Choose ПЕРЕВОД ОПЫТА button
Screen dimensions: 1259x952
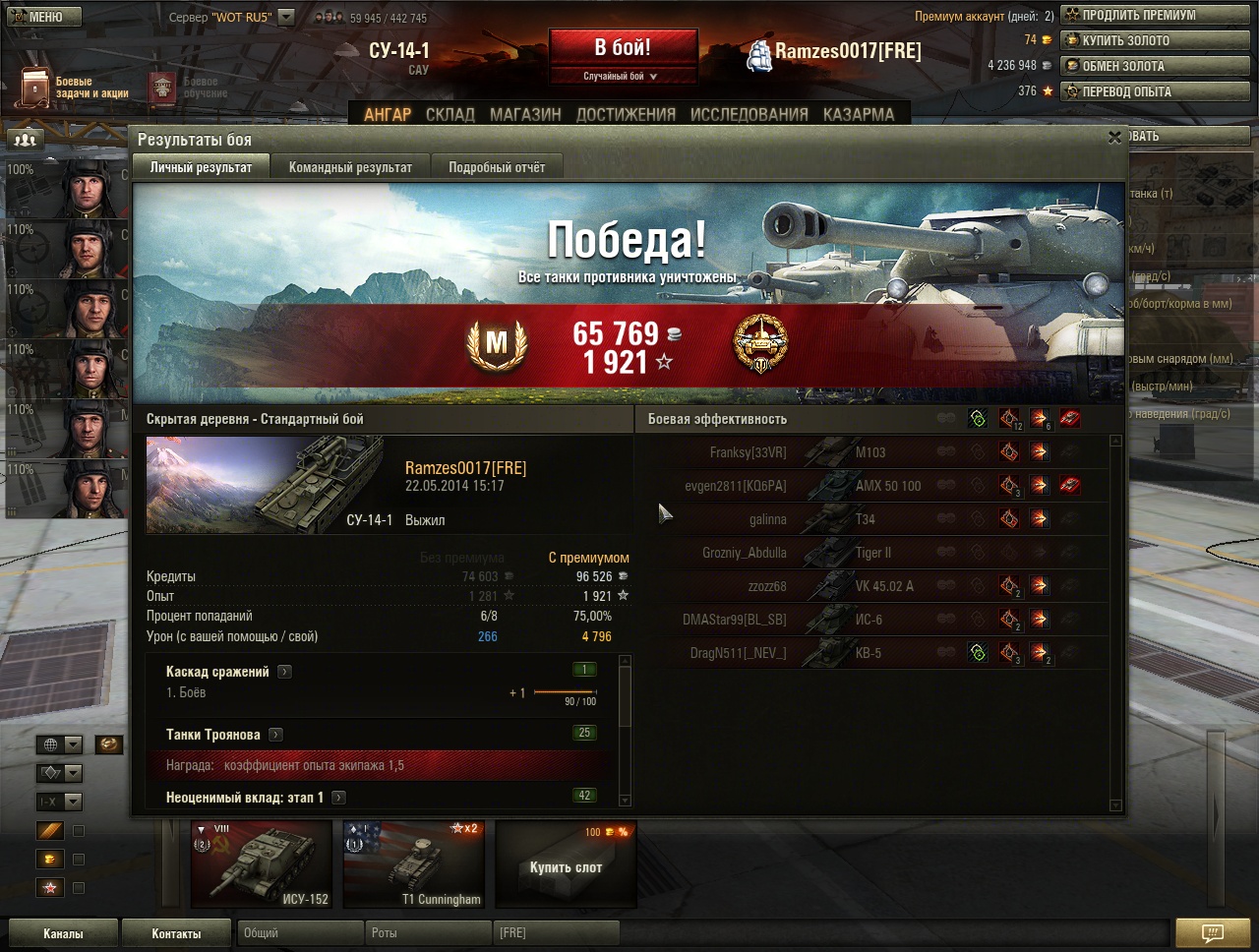click(1154, 91)
